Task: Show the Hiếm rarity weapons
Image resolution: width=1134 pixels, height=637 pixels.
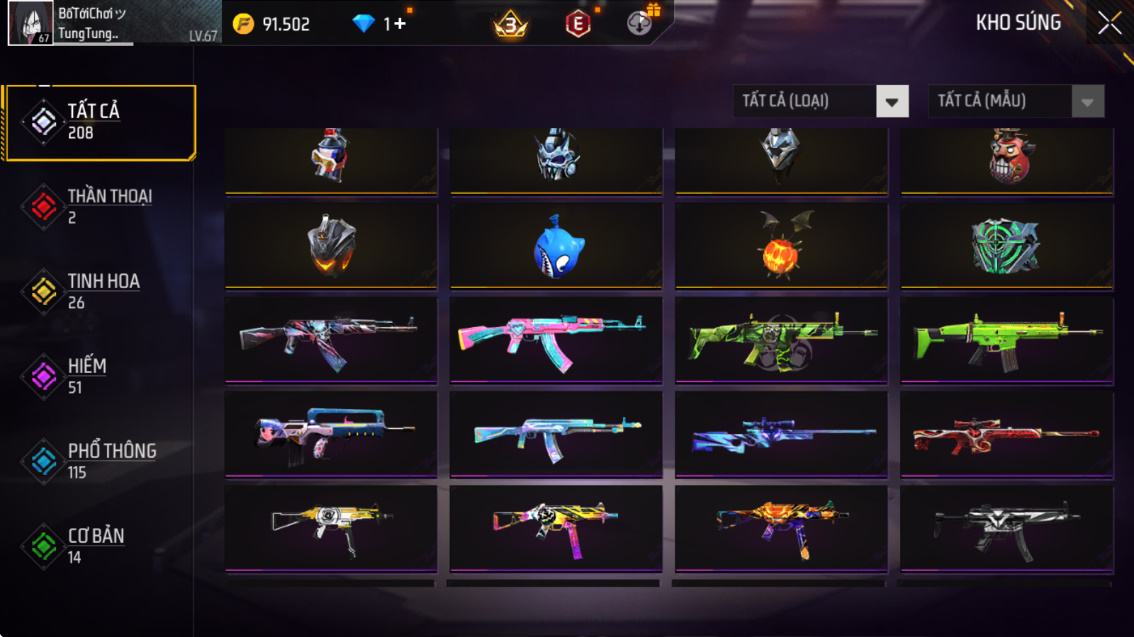Action: tap(98, 376)
